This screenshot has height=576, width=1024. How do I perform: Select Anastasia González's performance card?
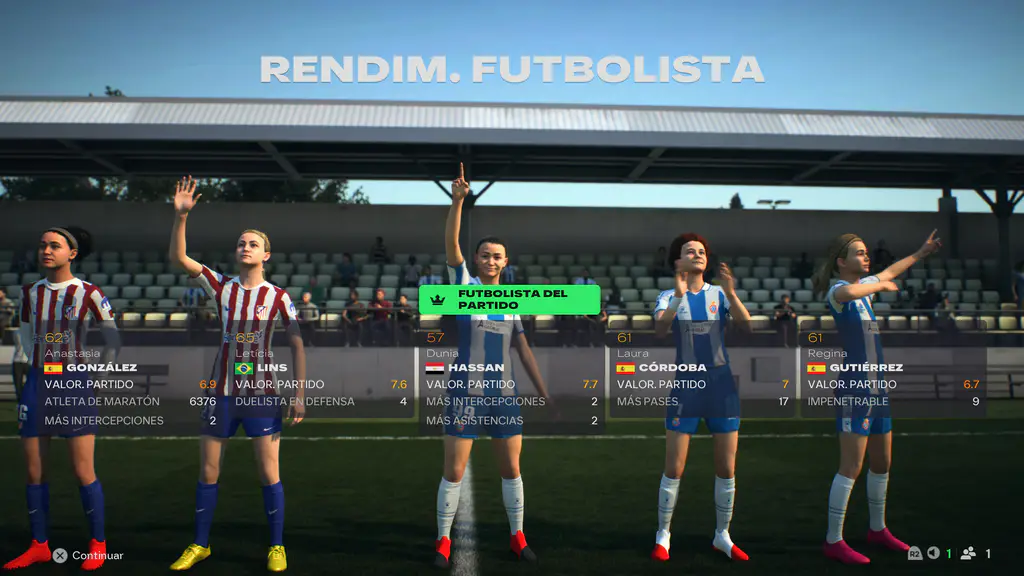tap(129, 385)
